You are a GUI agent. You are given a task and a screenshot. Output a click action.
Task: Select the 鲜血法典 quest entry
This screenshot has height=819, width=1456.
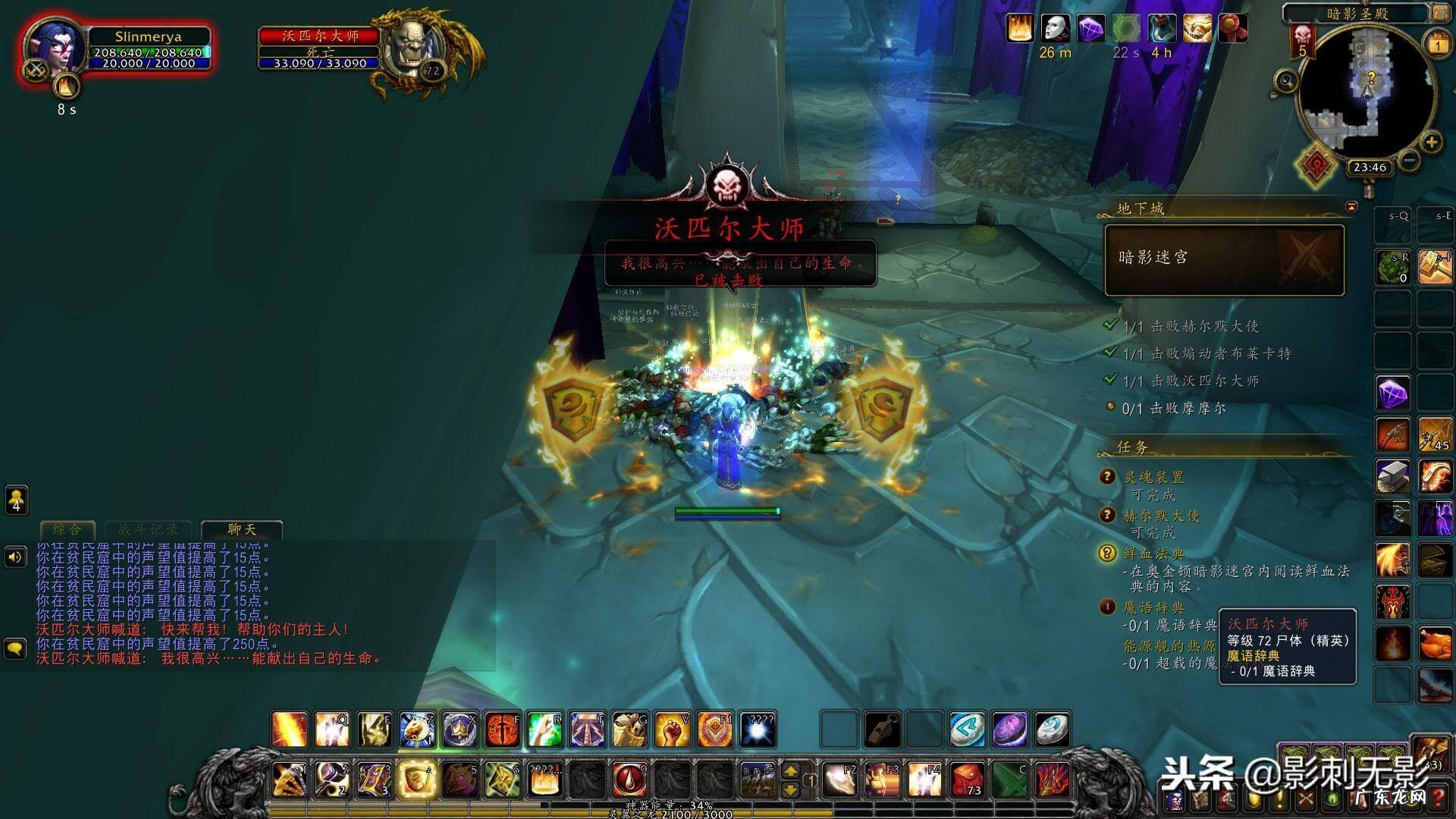1153,554
